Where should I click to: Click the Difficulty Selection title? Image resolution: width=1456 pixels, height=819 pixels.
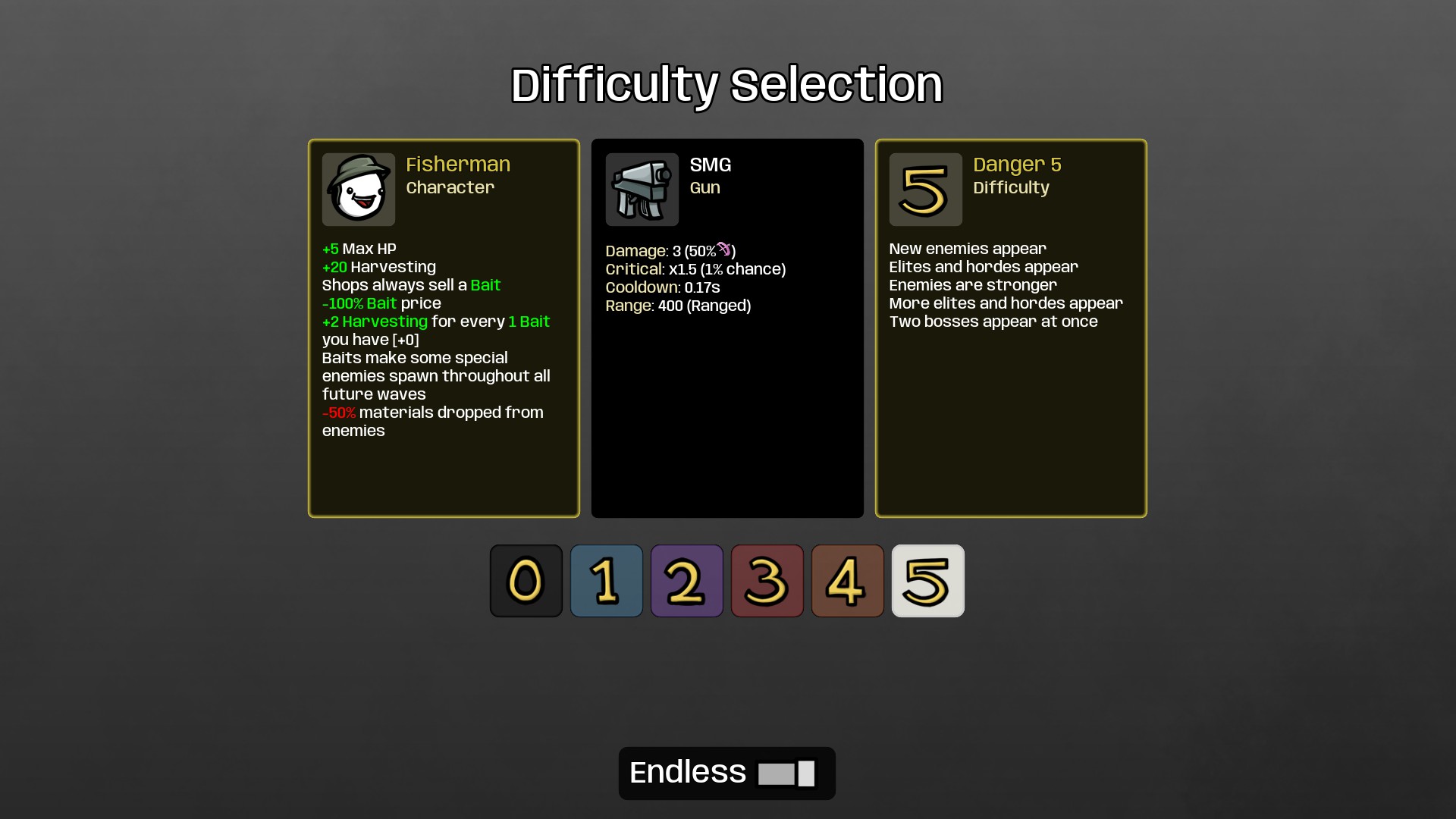[726, 84]
